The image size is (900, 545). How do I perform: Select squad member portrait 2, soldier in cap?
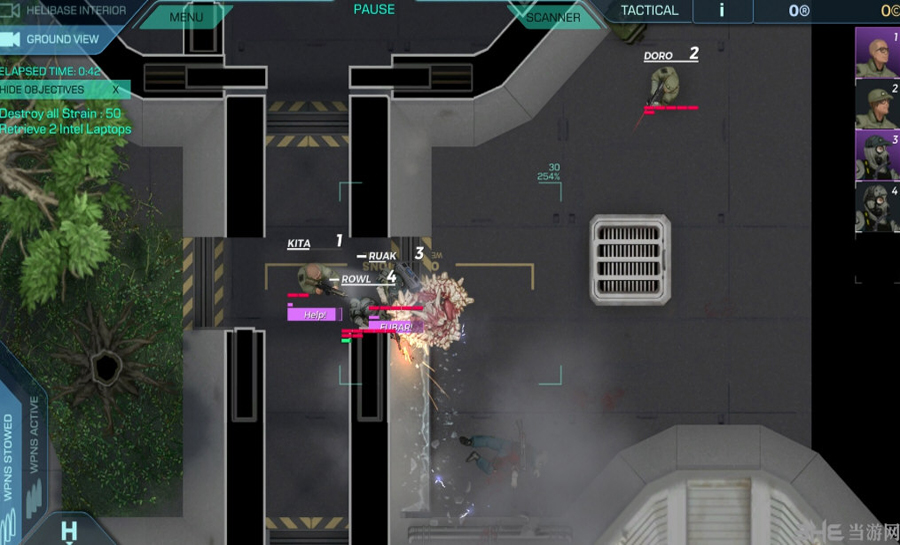point(877,104)
